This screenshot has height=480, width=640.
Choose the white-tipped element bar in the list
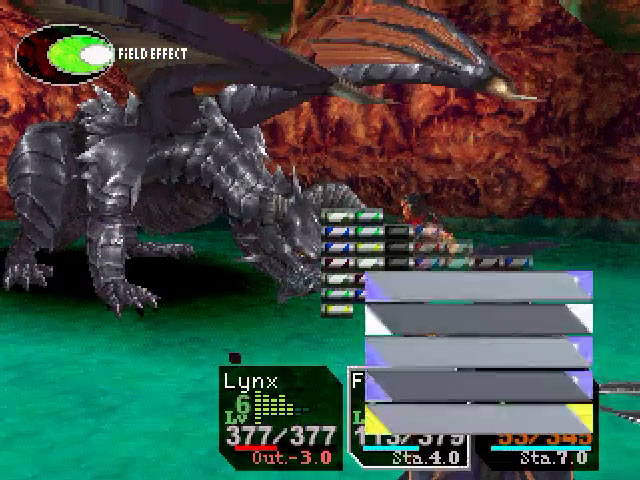(478, 319)
